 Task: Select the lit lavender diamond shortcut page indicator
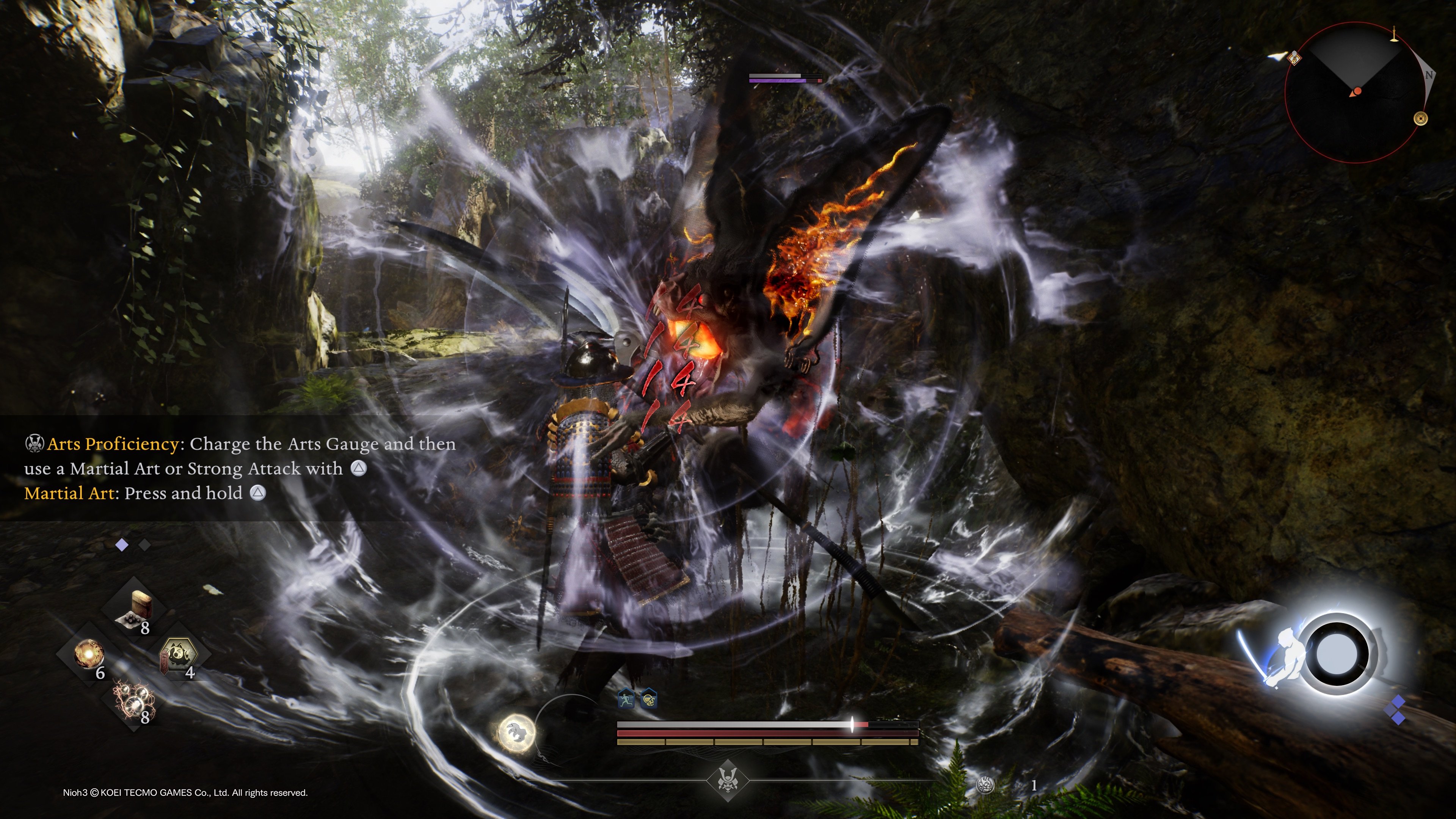pyautogui.click(x=121, y=545)
